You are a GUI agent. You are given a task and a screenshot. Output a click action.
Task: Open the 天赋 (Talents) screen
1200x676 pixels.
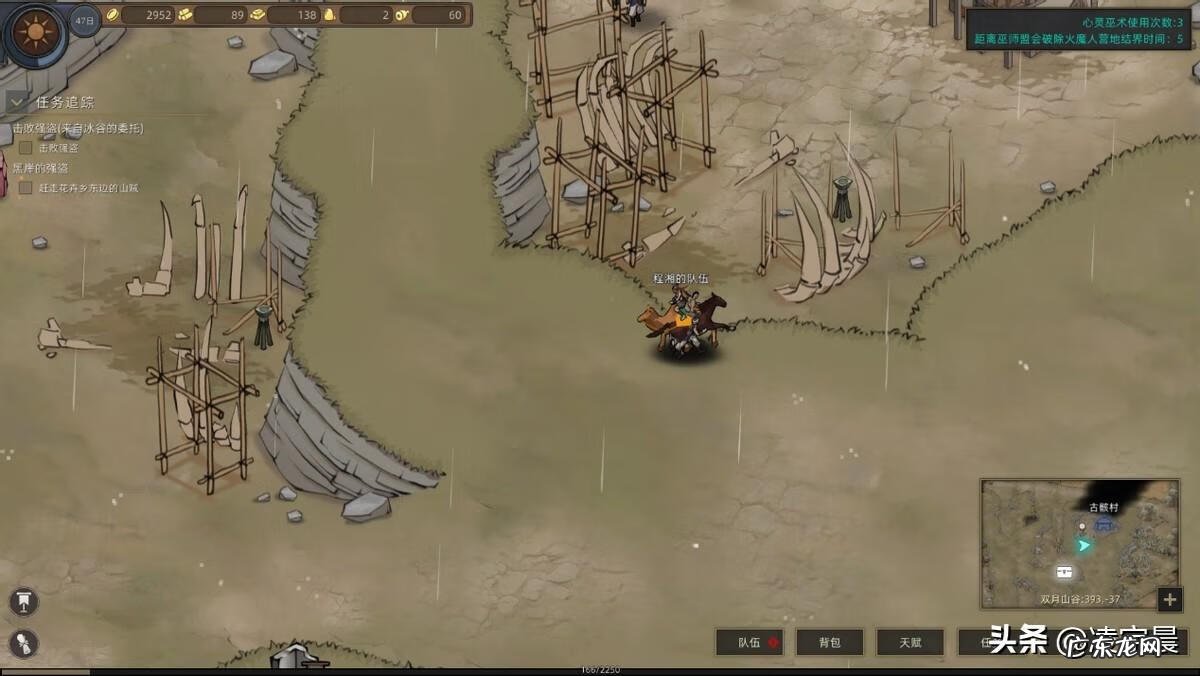pos(909,642)
